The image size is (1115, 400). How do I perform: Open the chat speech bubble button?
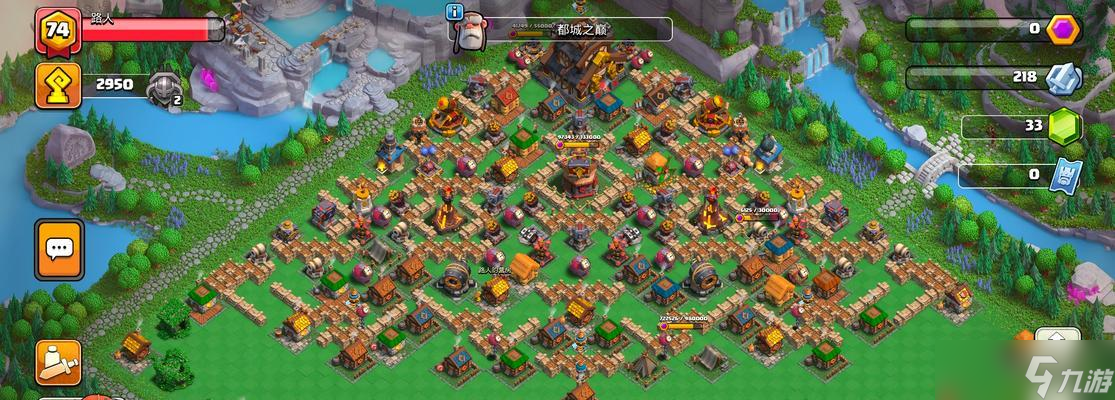click(58, 249)
